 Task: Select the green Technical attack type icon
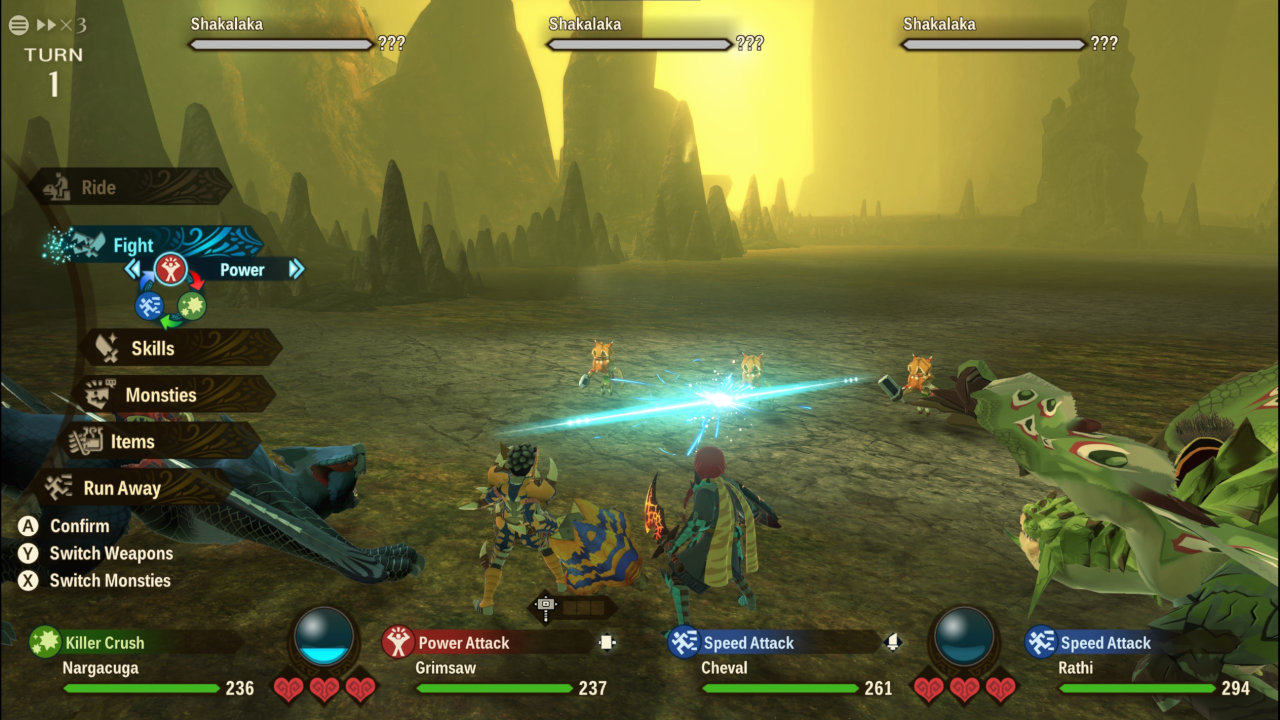[x=192, y=306]
